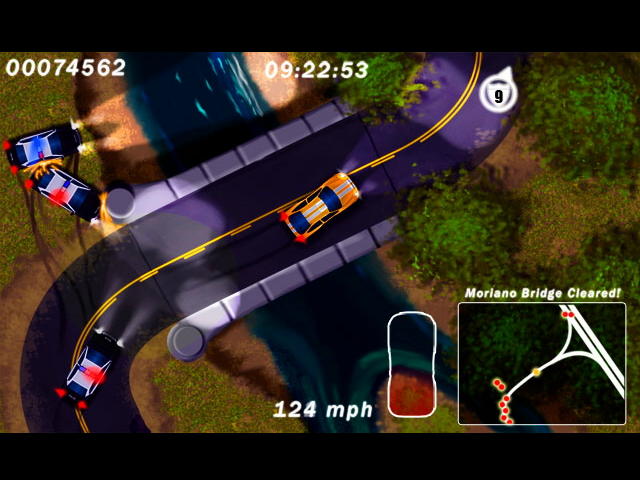Click the number 9 drop-shaped badge
640x480 pixels.
pos(498,94)
